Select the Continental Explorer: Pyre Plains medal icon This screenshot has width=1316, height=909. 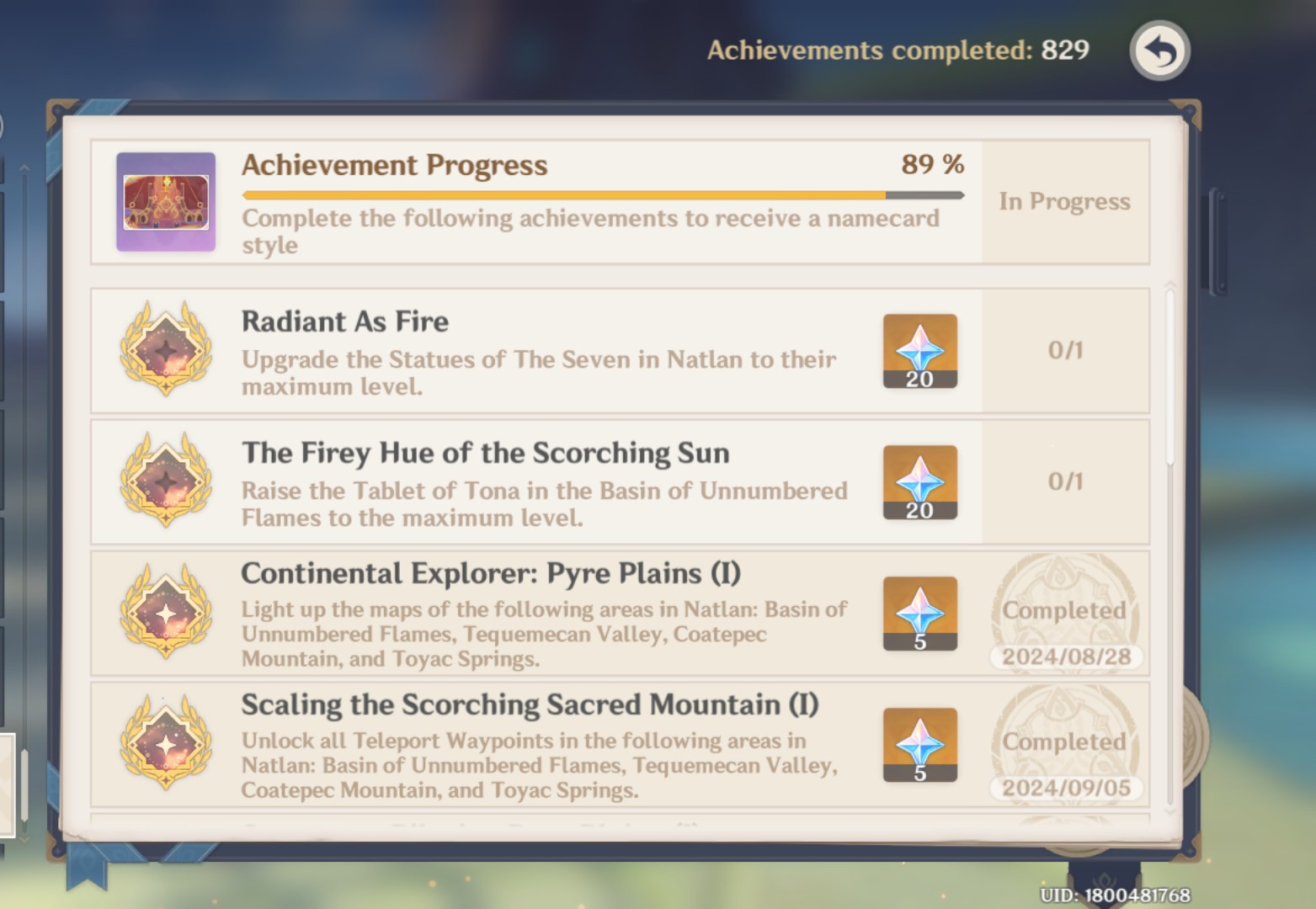[165, 615]
